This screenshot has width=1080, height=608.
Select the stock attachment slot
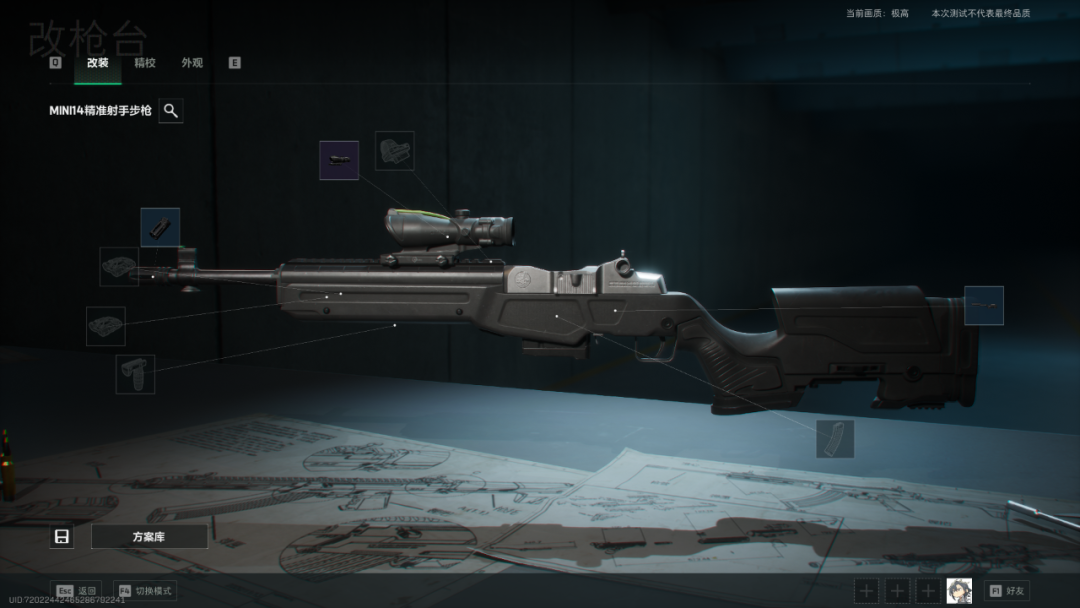[x=983, y=306]
